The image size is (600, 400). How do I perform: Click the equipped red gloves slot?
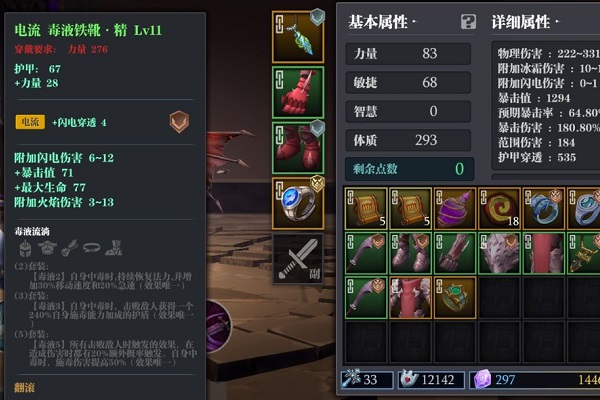pos(298,92)
